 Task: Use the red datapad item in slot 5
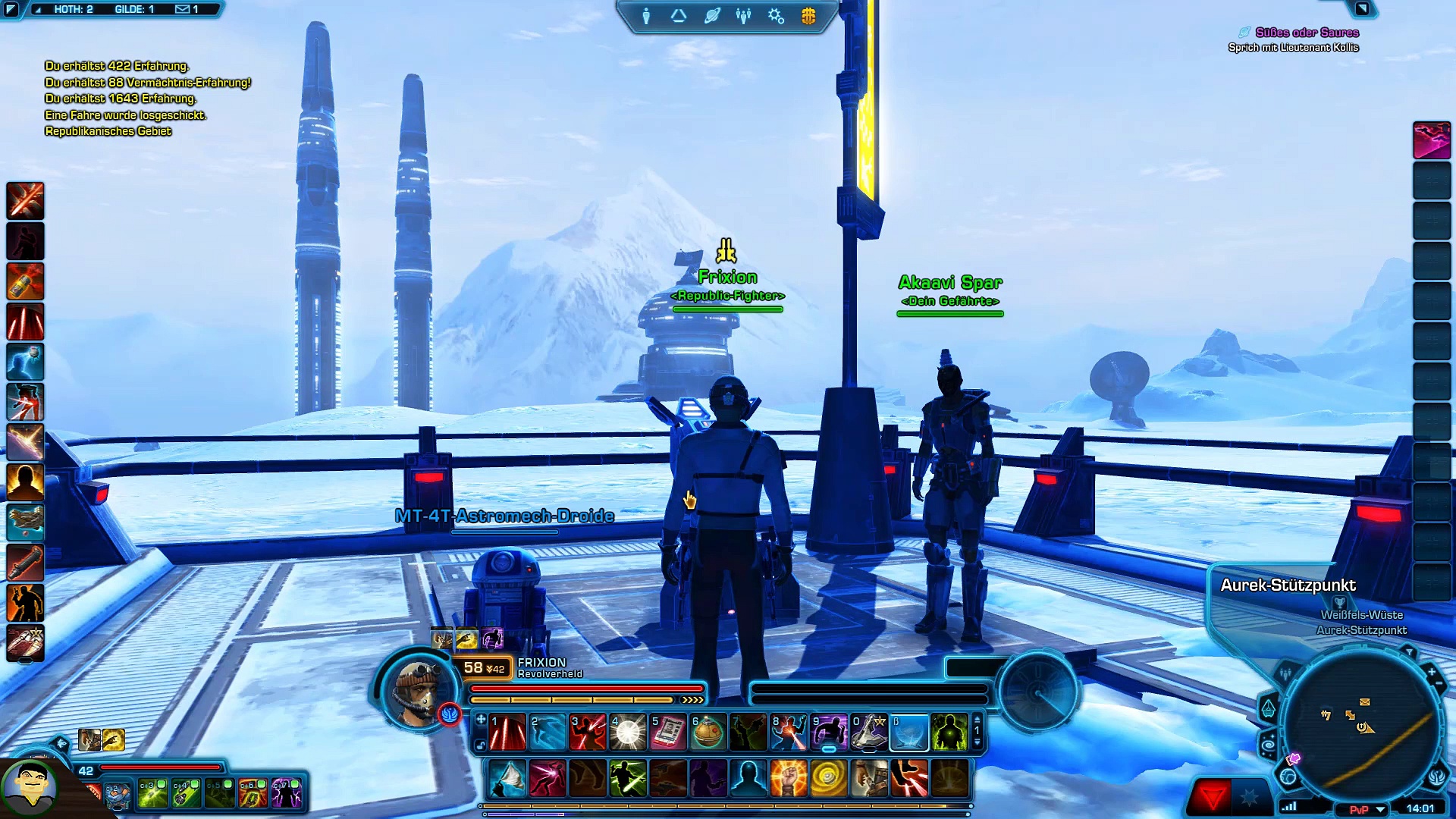click(x=668, y=733)
